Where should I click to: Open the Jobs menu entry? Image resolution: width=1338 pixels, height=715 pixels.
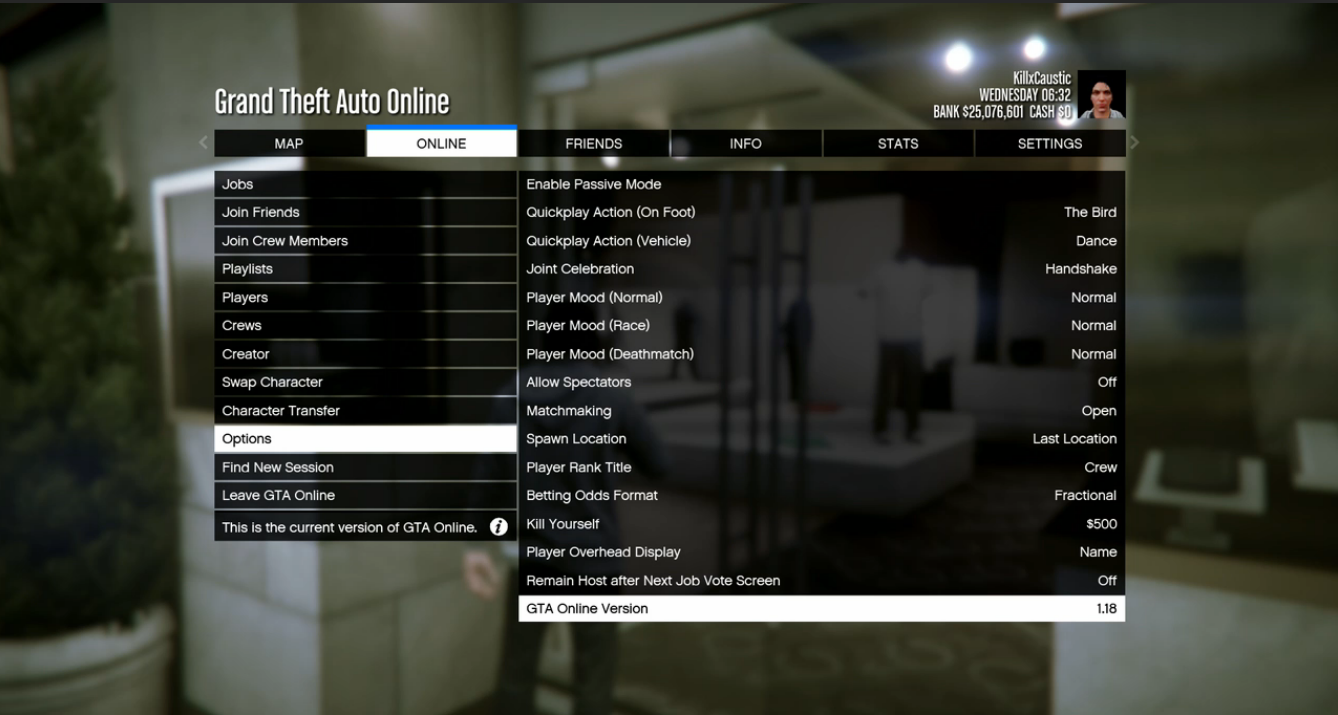coord(364,184)
